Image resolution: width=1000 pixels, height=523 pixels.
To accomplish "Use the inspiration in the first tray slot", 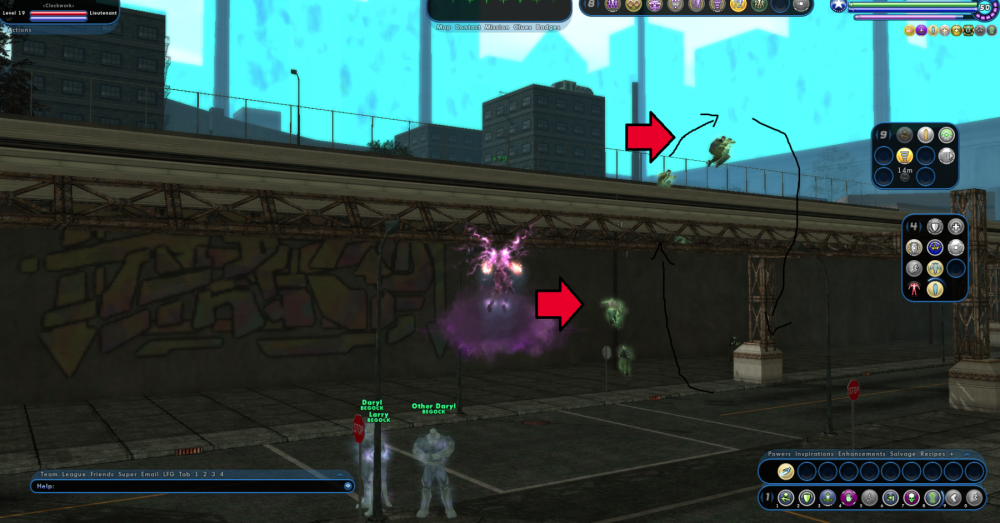I will pyautogui.click(x=787, y=471).
